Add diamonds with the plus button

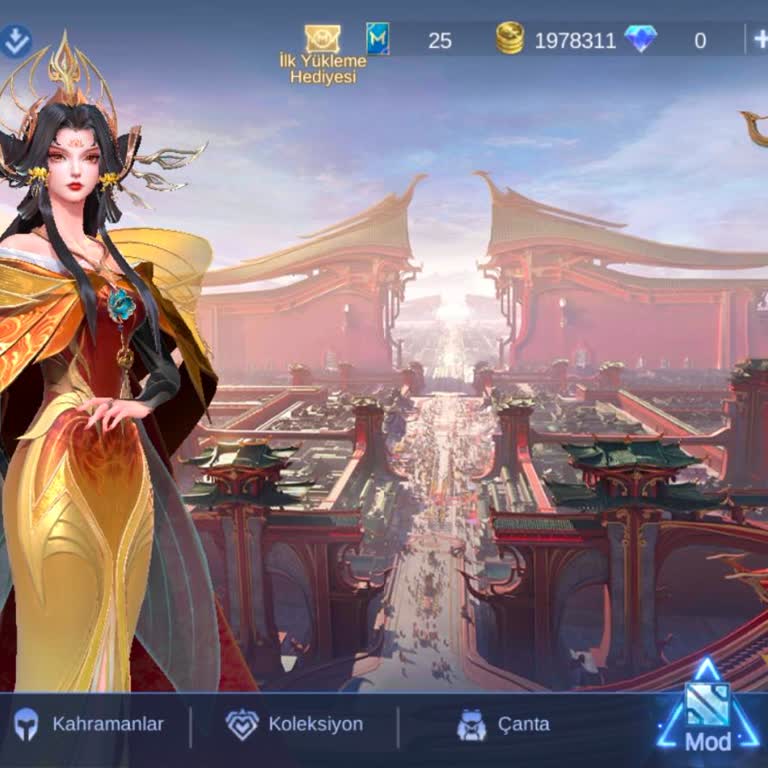coord(759,40)
